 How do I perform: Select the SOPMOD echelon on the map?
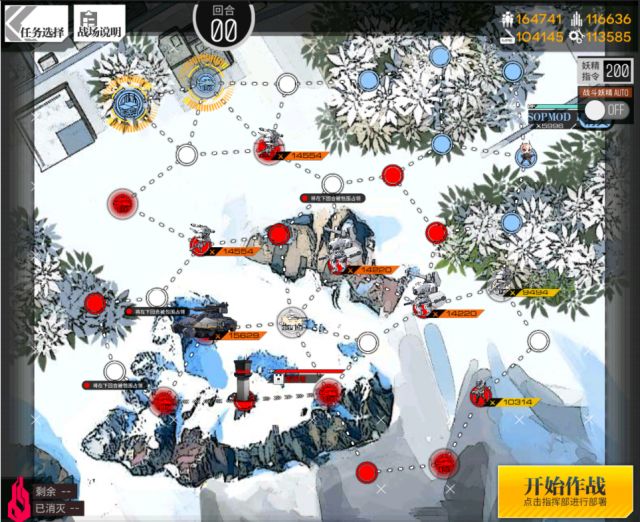pos(525,150)
